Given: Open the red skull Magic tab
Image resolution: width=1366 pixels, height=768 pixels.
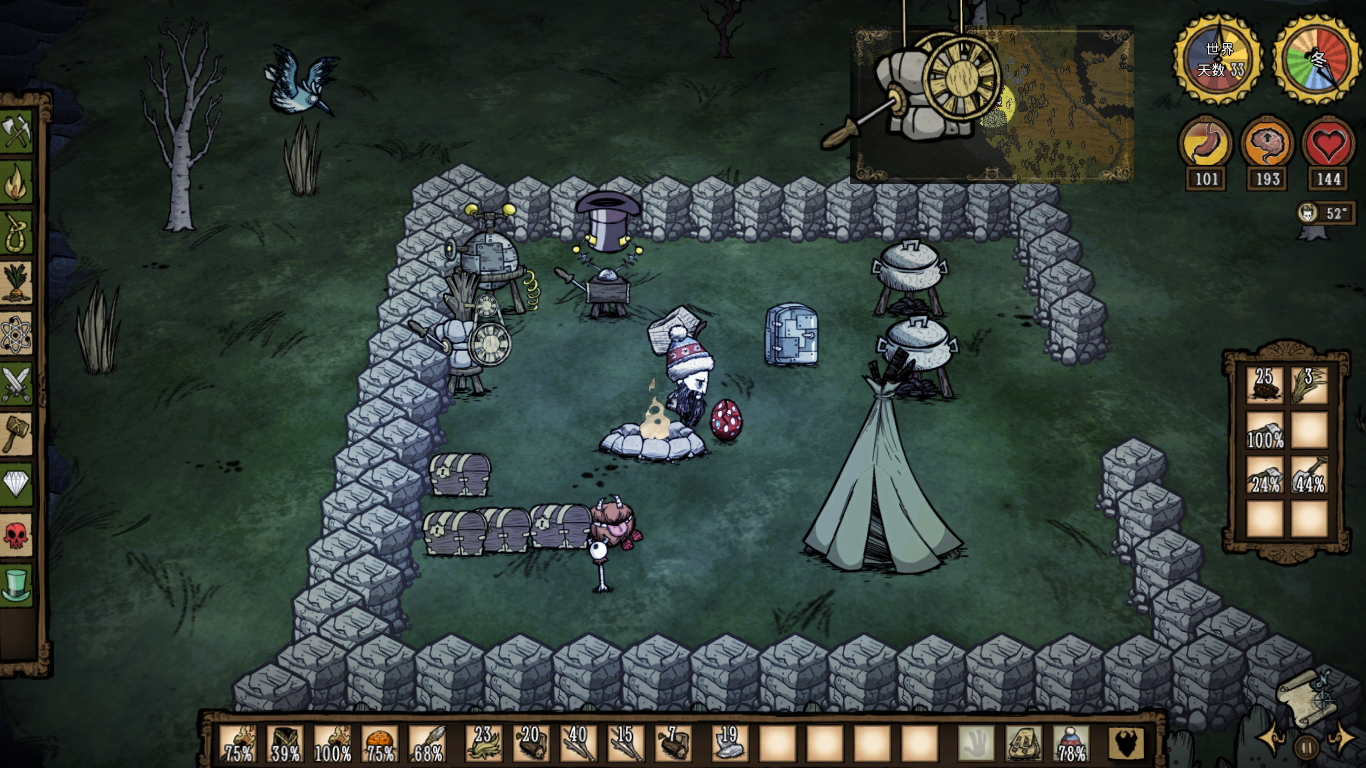Looking at the screenshot, I should tap(17, 534).
